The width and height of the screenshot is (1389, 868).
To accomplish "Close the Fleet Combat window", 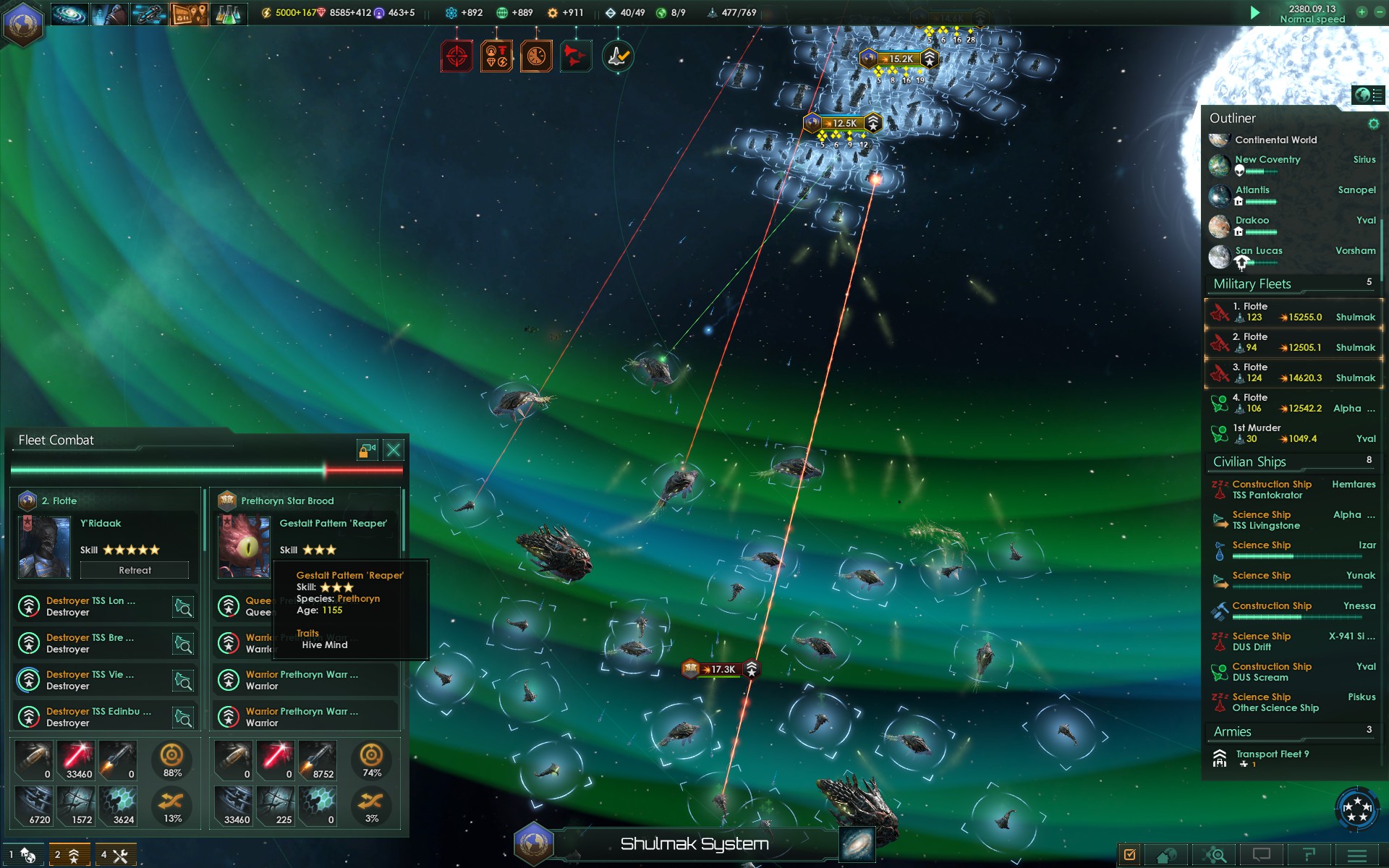I will 394,451.
